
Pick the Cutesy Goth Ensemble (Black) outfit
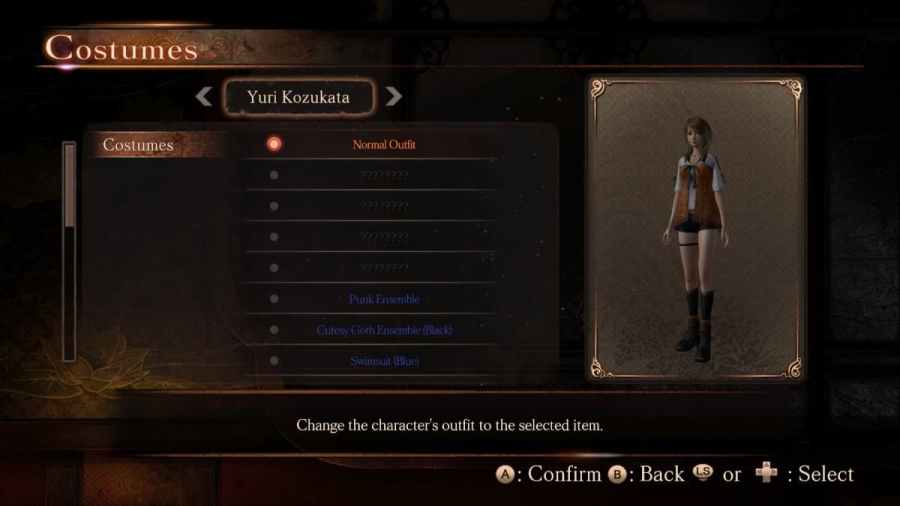(x=384, y=330)
